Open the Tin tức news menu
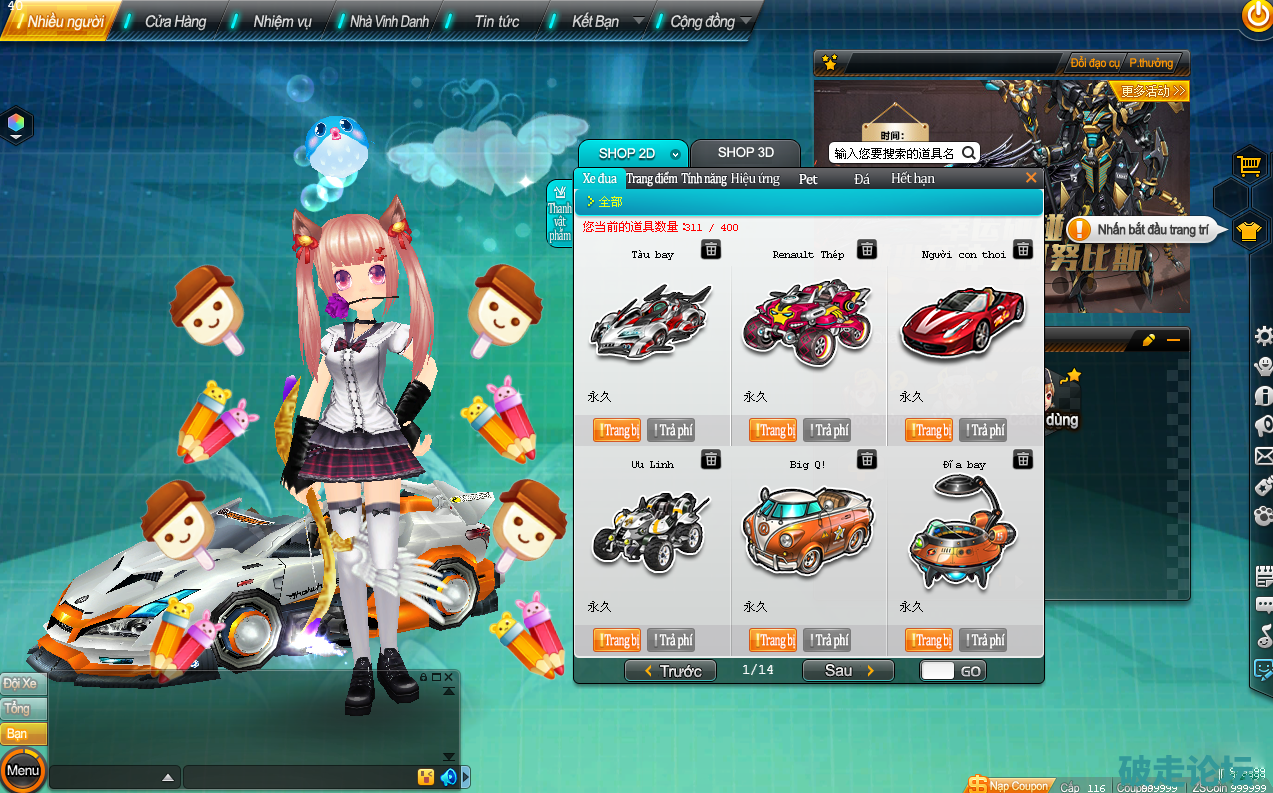Screen dimensions: 1273x793 (497, 21)
